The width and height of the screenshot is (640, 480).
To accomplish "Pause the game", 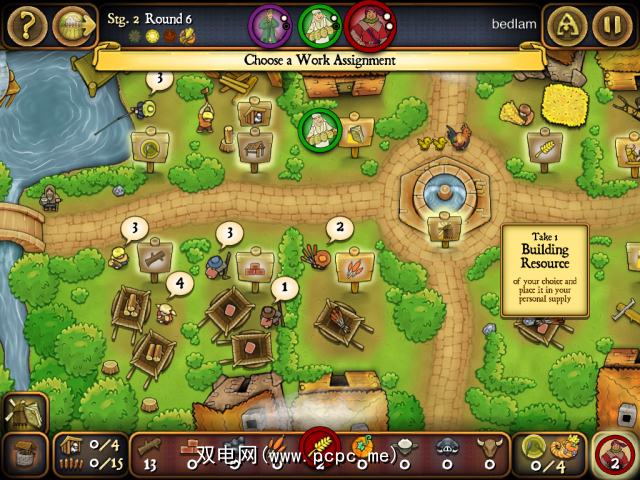I will click(x=612, y=25).
